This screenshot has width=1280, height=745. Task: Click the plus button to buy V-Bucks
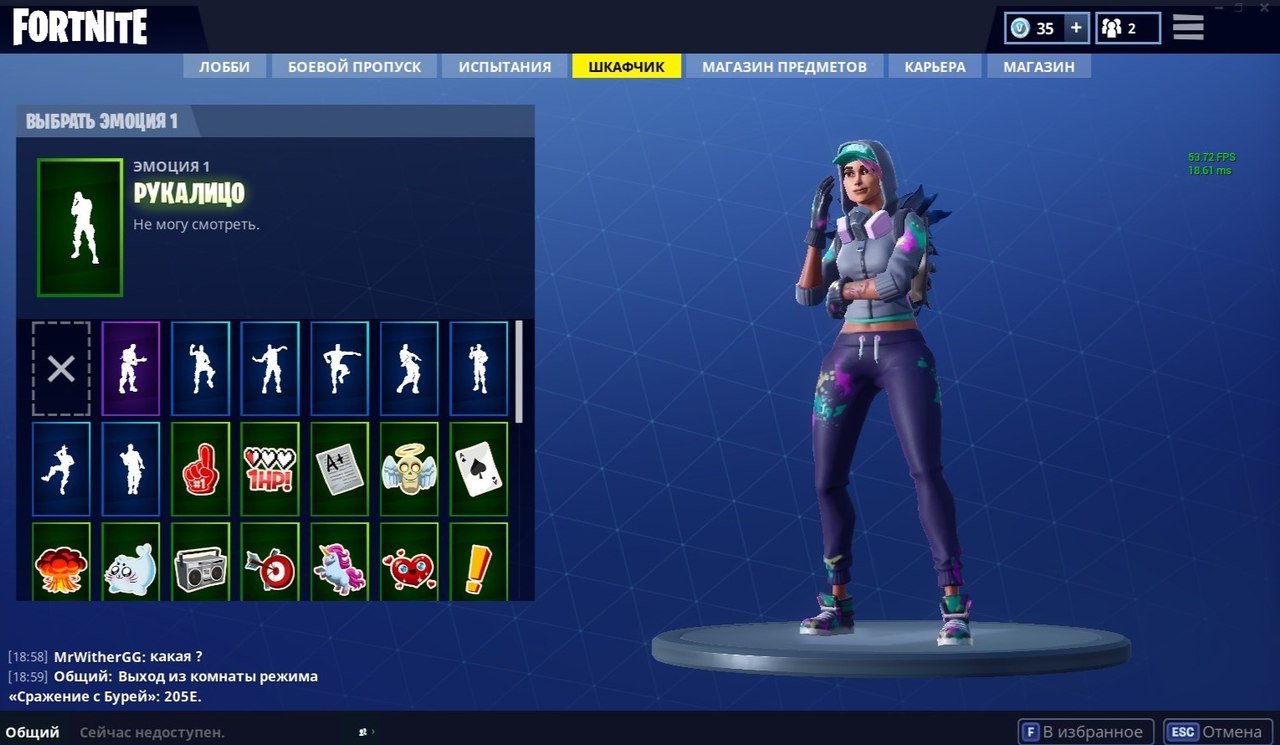1078,27
